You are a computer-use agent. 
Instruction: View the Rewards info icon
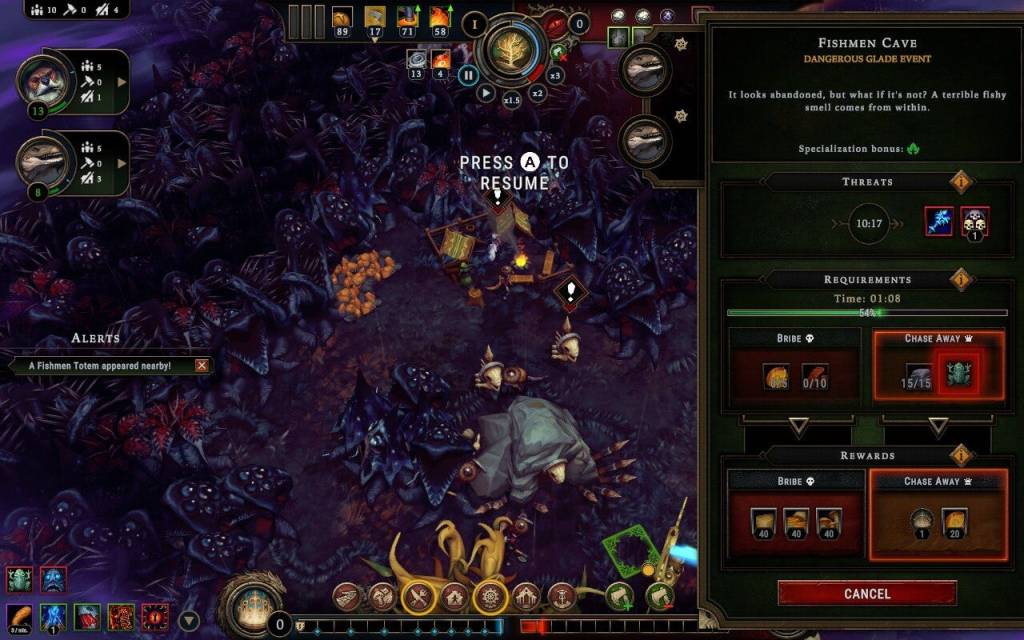click(x=961, y=456)
